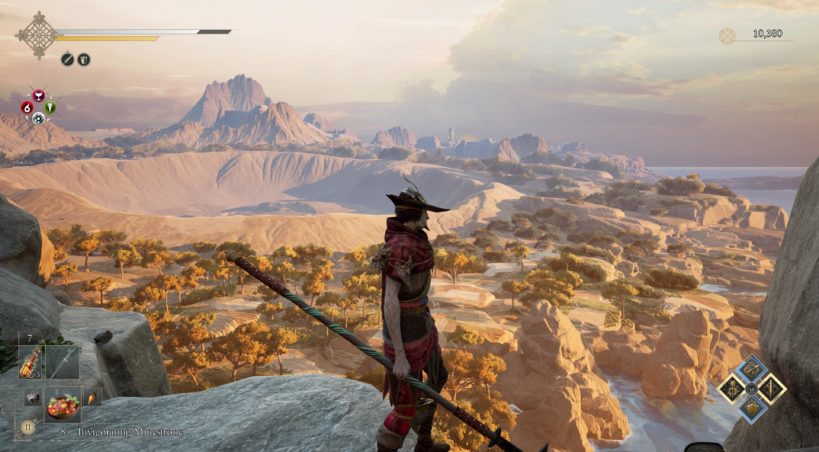Activate the left gold-framed diamond ability
This screenshot has width=819, height=452.
733,389
